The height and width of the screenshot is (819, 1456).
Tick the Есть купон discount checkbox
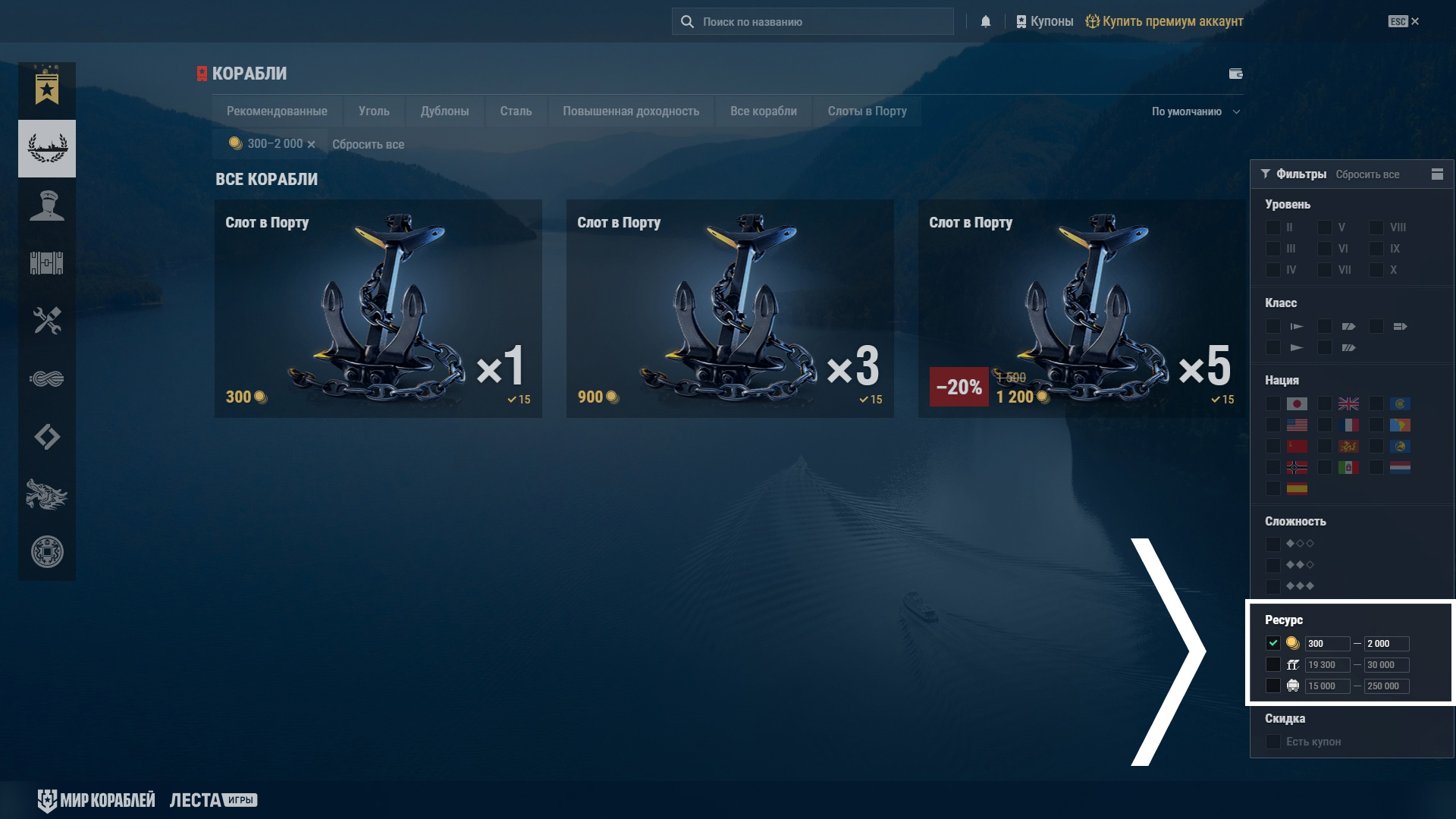pyautogui.click(x=1273, y=742)
